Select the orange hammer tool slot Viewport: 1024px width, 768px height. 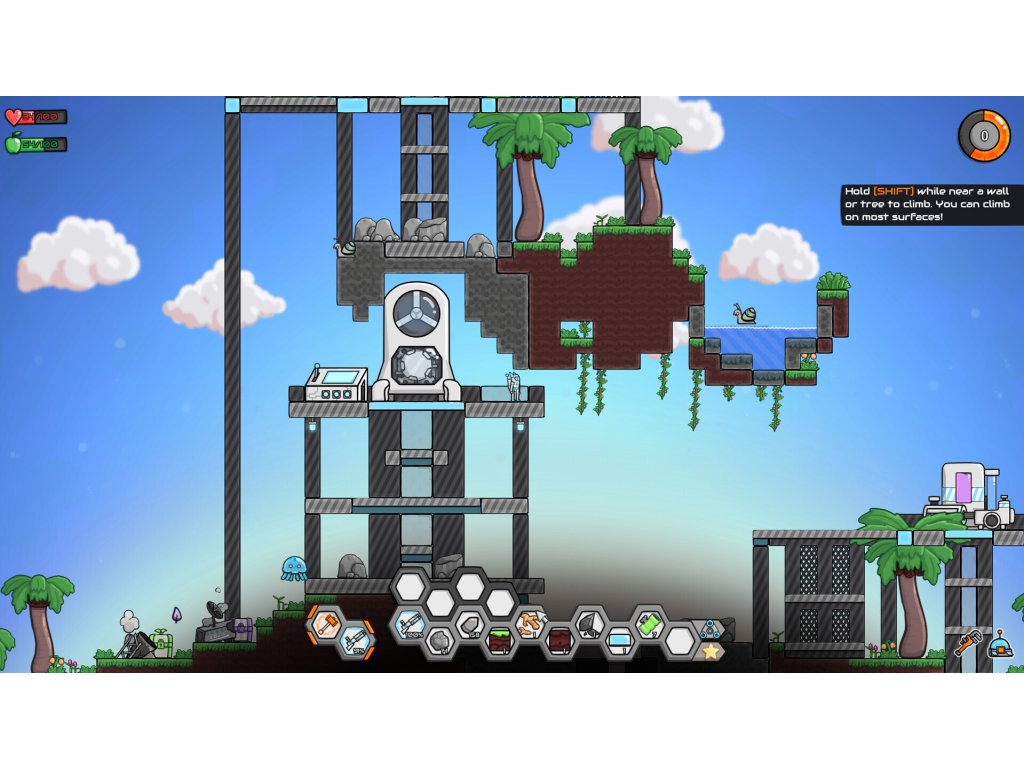326,624
